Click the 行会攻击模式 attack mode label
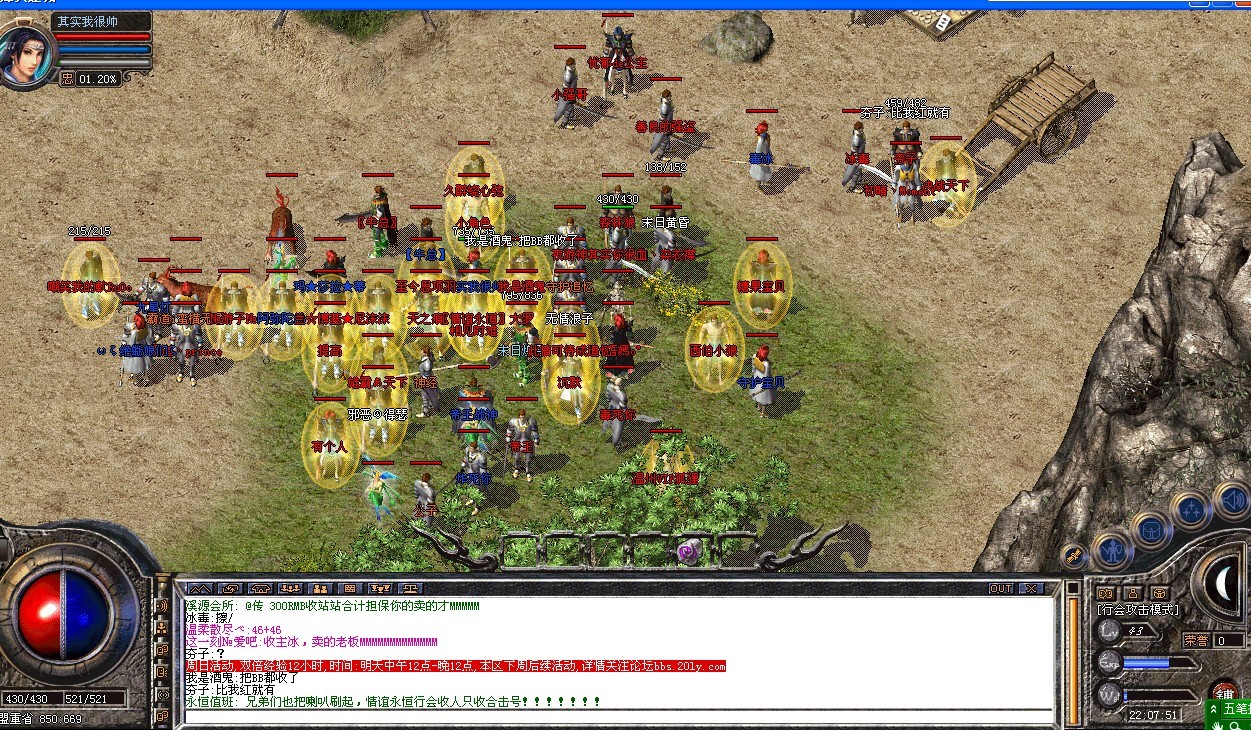Viewport: 1251px width, 730px height. point(1138,610)
